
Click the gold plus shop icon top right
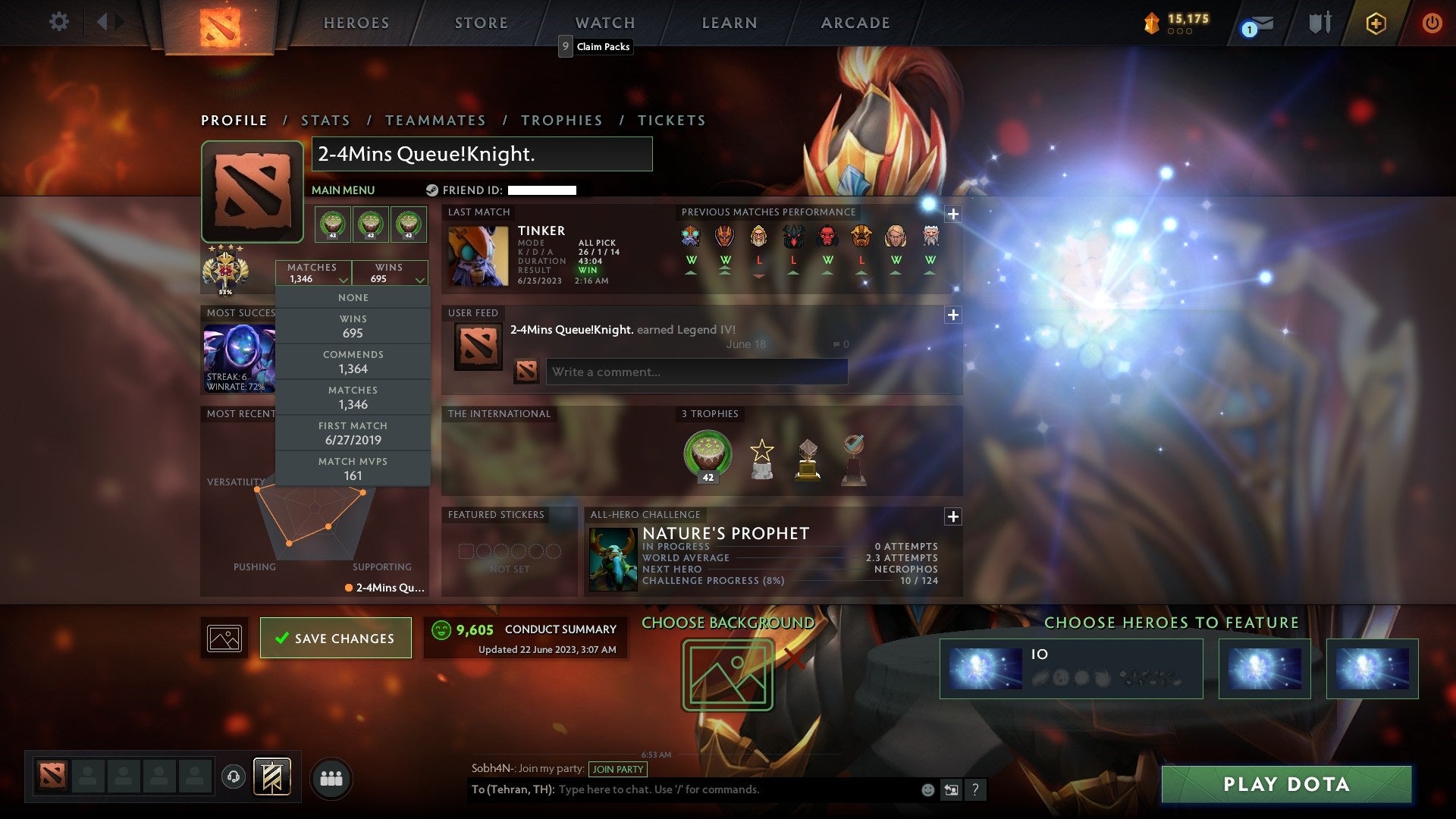pyautogui.click(x=1376, y=23)
